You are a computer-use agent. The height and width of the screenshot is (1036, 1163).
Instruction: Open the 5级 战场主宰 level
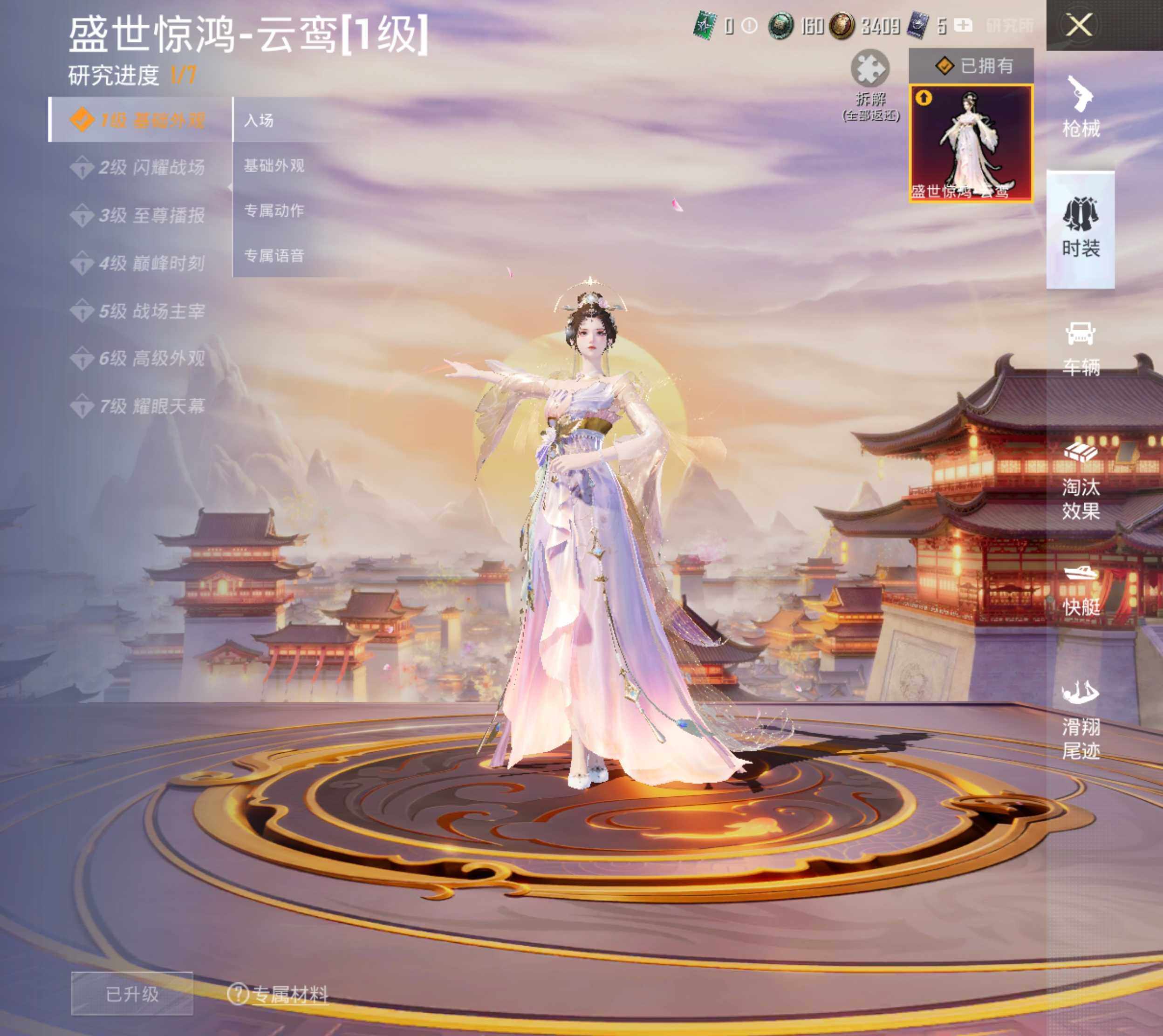139,311
